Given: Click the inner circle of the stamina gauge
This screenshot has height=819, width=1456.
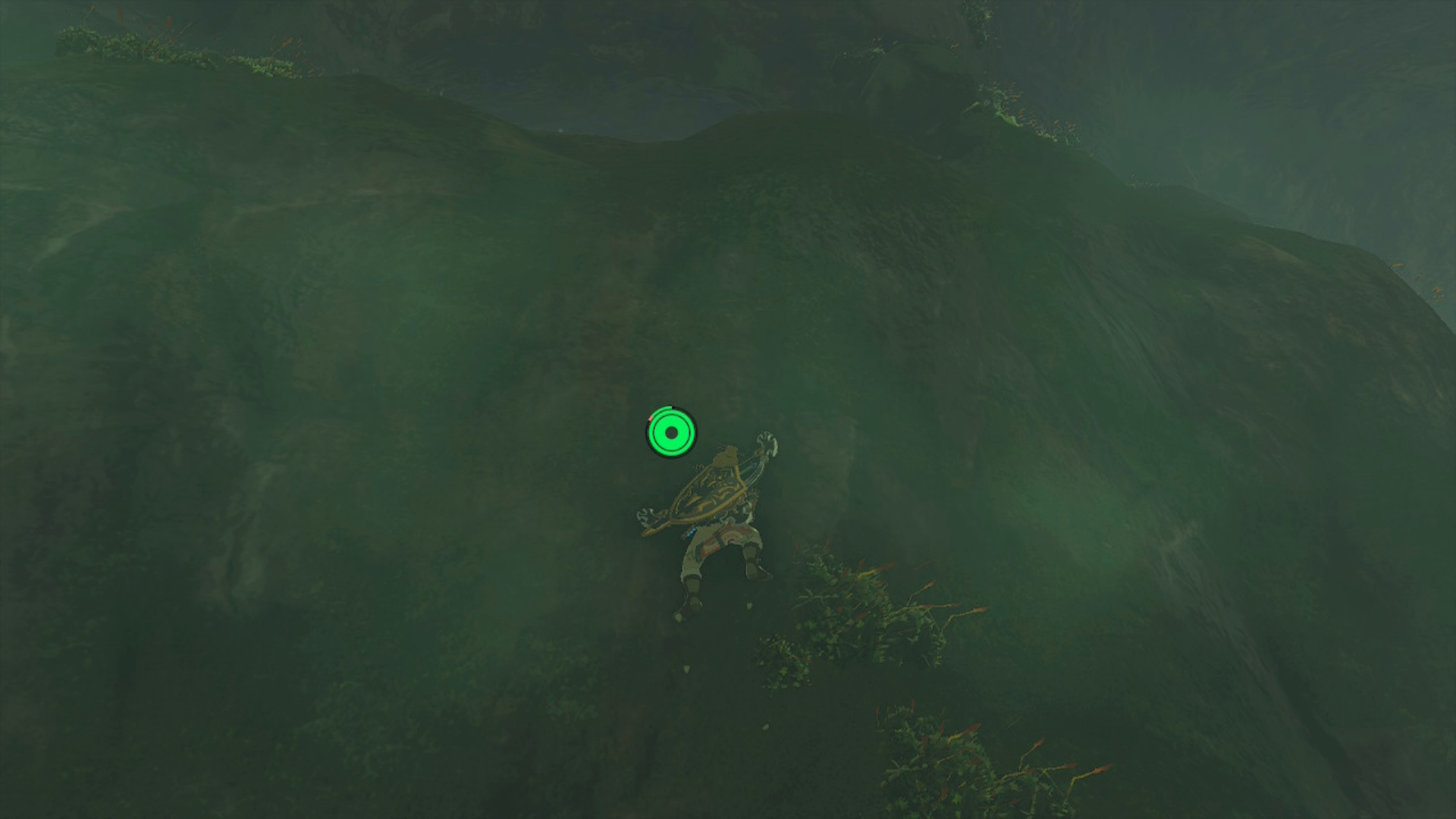Looking at the screenshot, I should click(671, 434).
